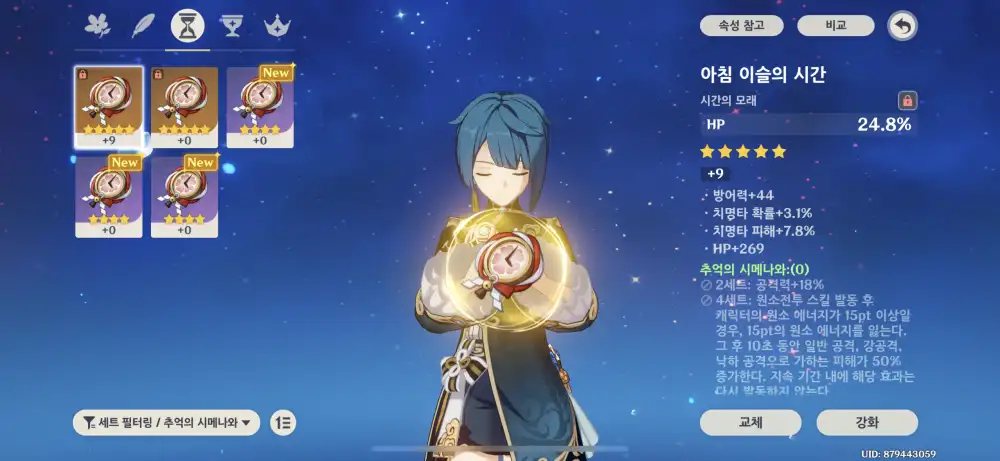Go back with the return arrow button

click(x=903, y=26)
